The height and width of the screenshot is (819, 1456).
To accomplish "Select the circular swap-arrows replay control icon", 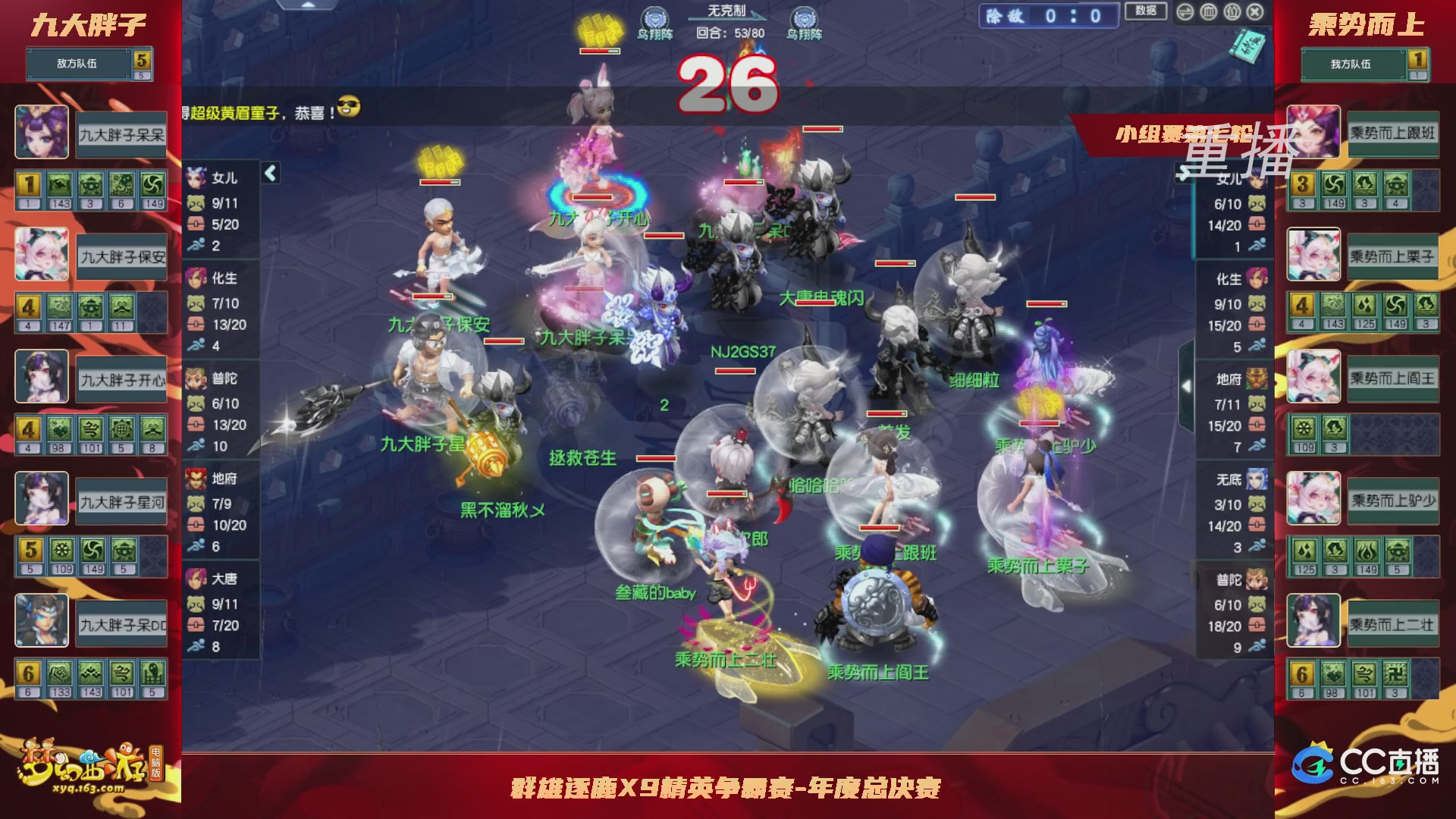I will (1185, 12).
